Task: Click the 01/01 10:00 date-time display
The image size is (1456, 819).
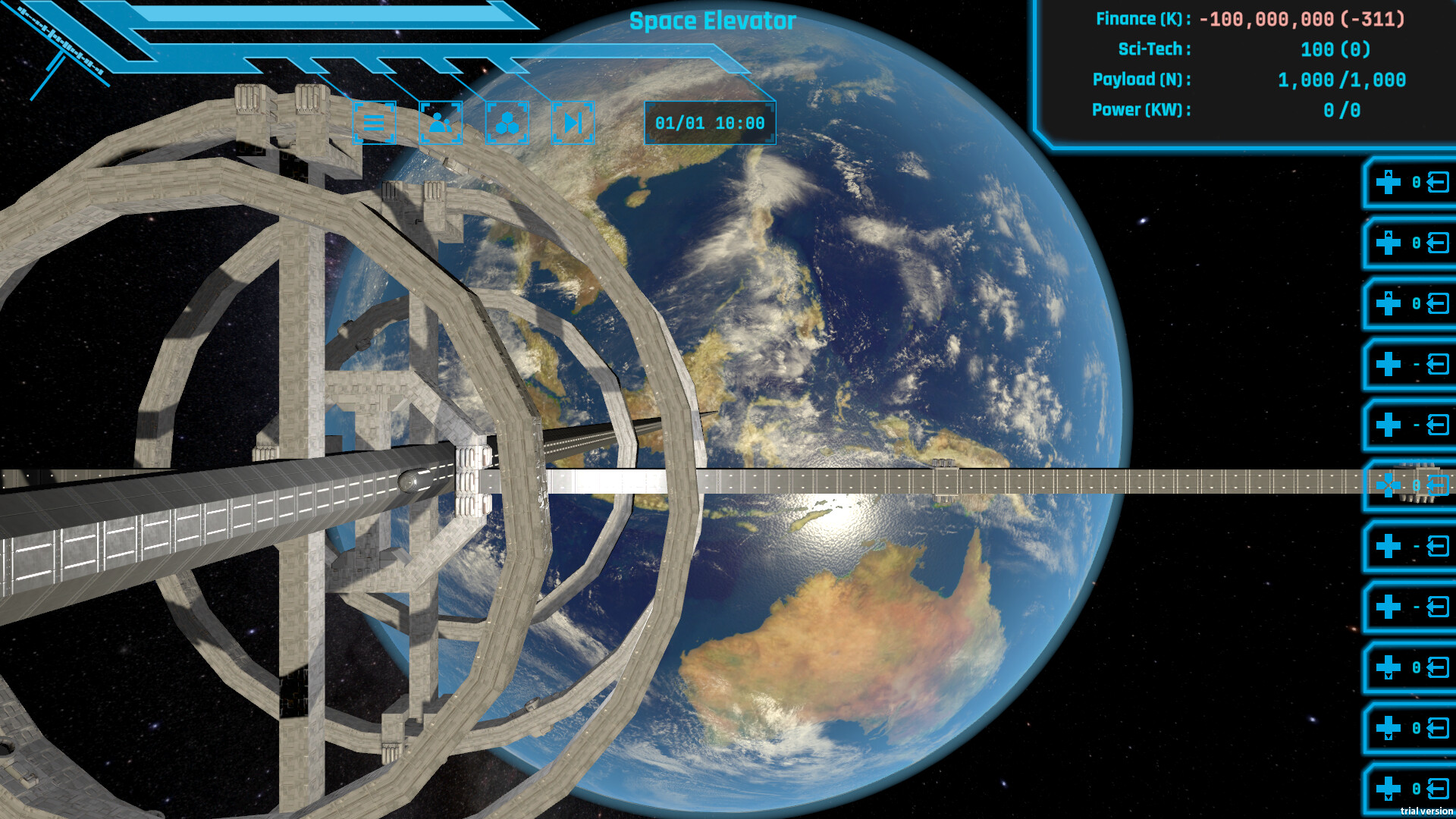Action: 710,123
